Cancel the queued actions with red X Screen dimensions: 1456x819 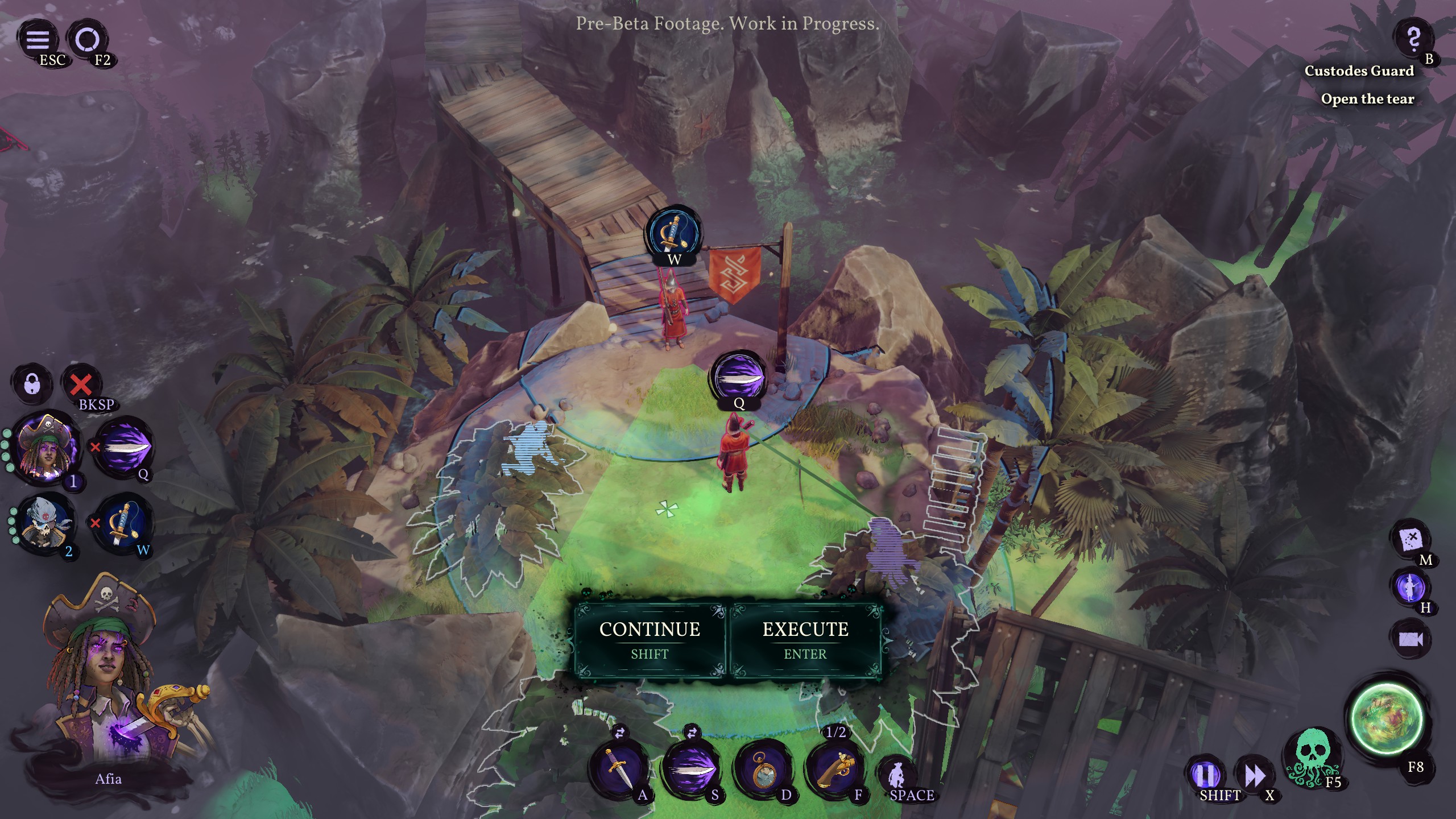81,384
